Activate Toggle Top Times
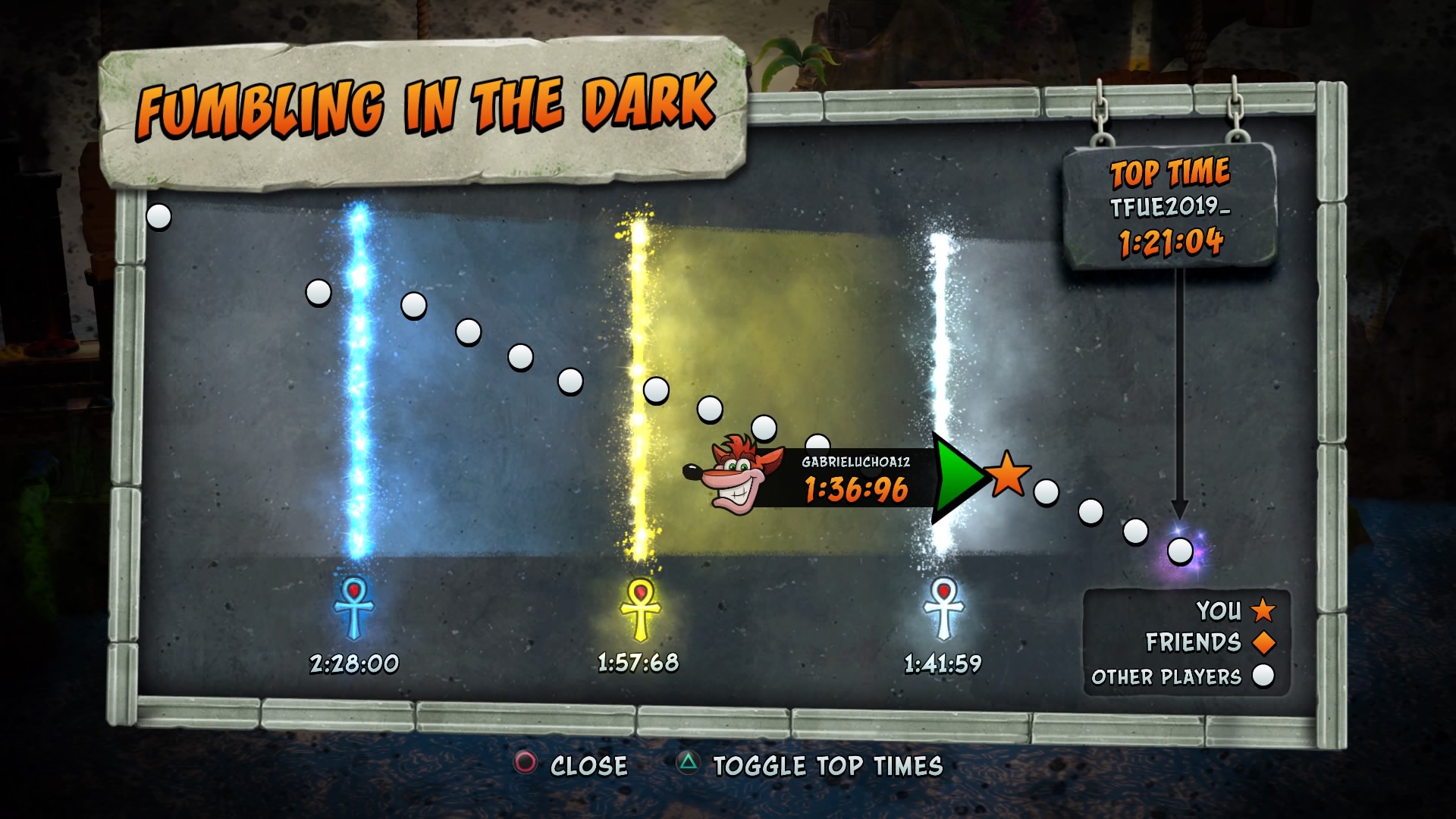Screen dimensions: 1456x819 click(810, 765)
